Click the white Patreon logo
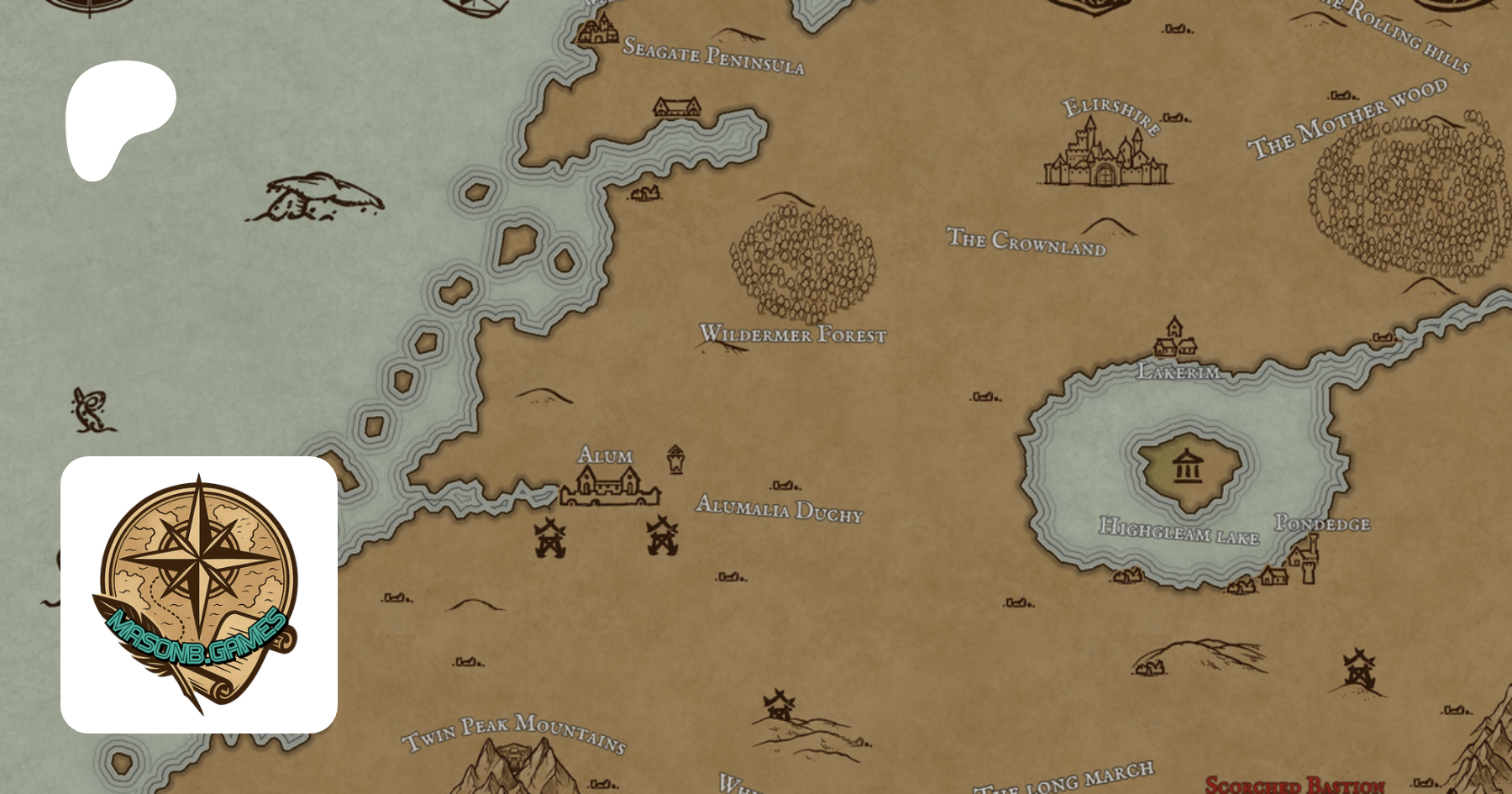The image size is (1512, 794). click(x=118, y=118)
